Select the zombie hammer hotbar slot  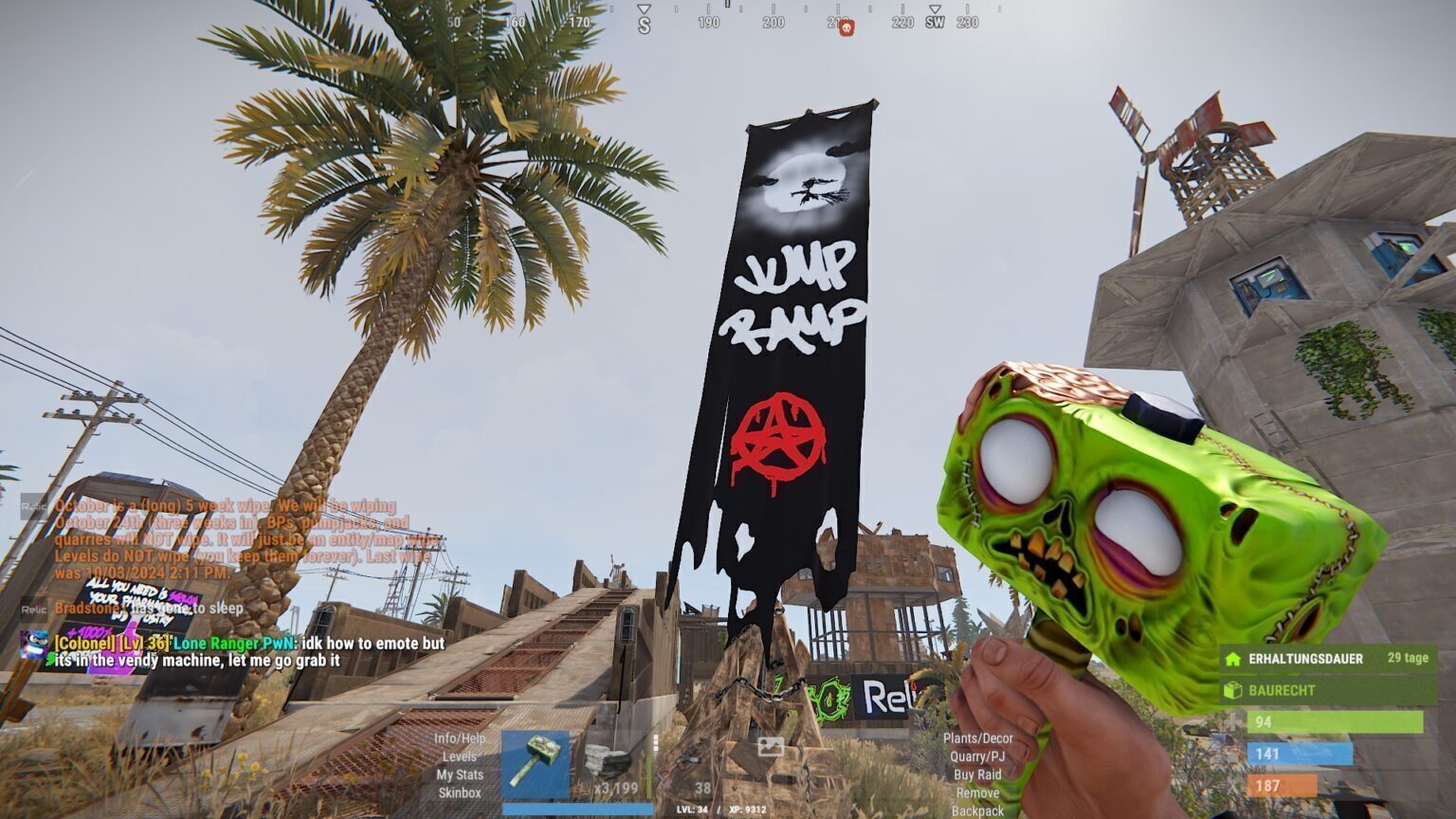[536, 764]
